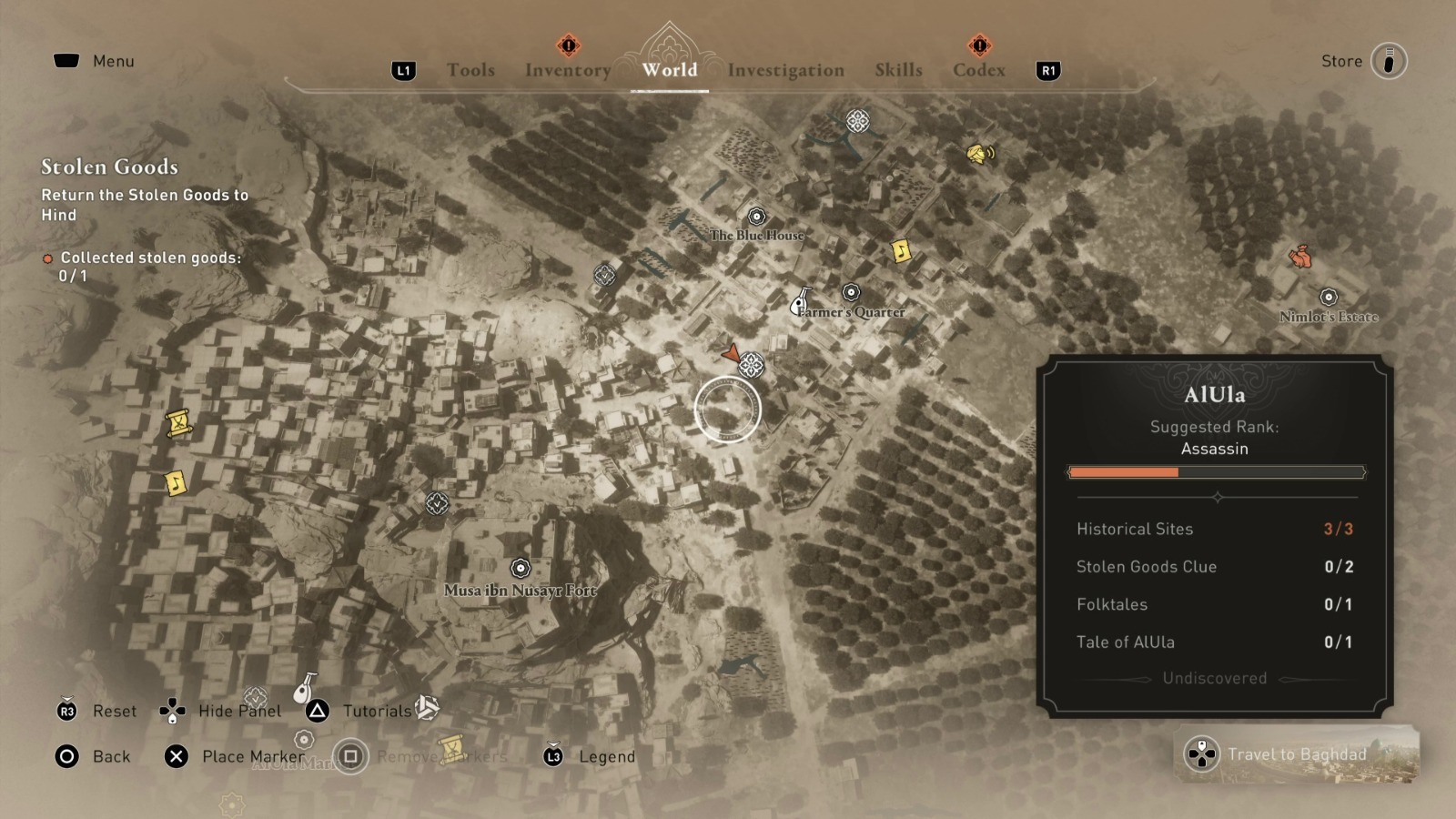Open the Undiscovered section in the AlUla panel
The height and width of the screenshot is (819, 1456).
pyautogui.click(x=1215, y=678)
